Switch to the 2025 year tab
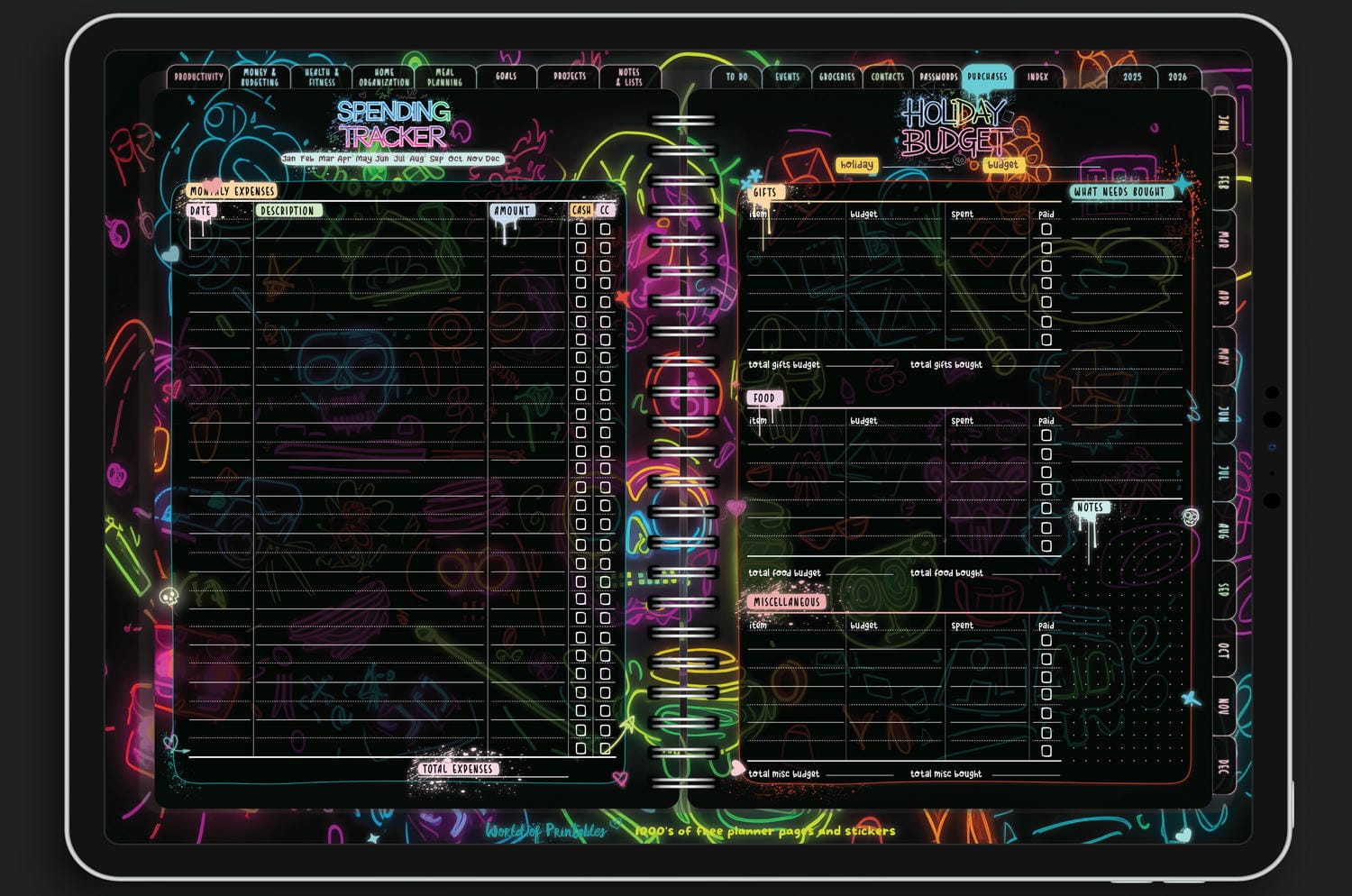Screen dimensions: 1352x896 [1132, 78]
